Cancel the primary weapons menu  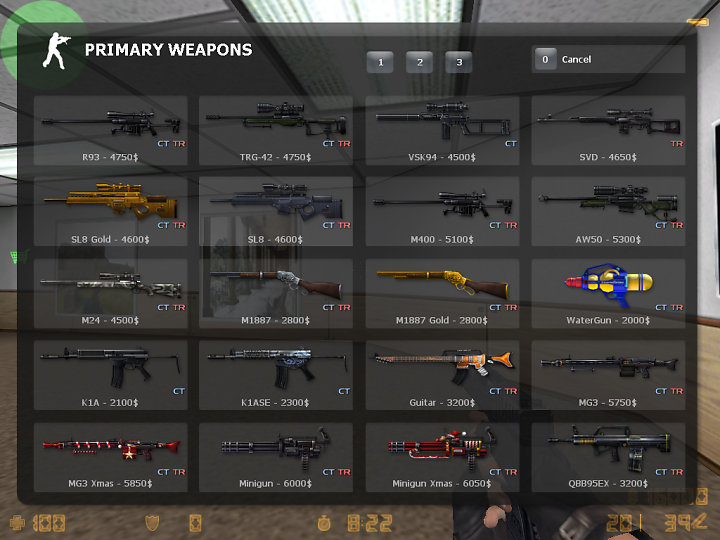coord(608,60)
